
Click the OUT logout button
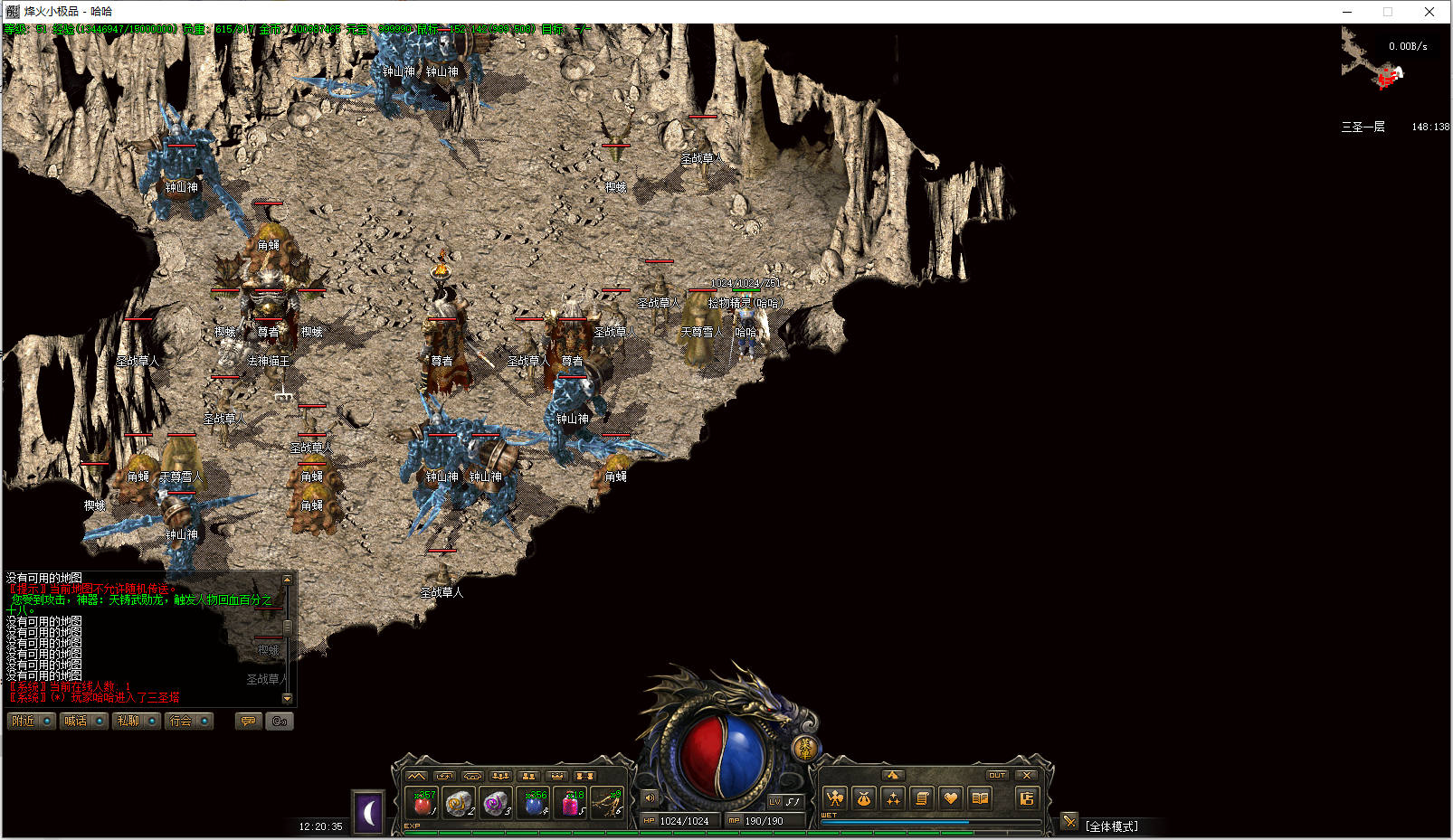coord(996,775)
